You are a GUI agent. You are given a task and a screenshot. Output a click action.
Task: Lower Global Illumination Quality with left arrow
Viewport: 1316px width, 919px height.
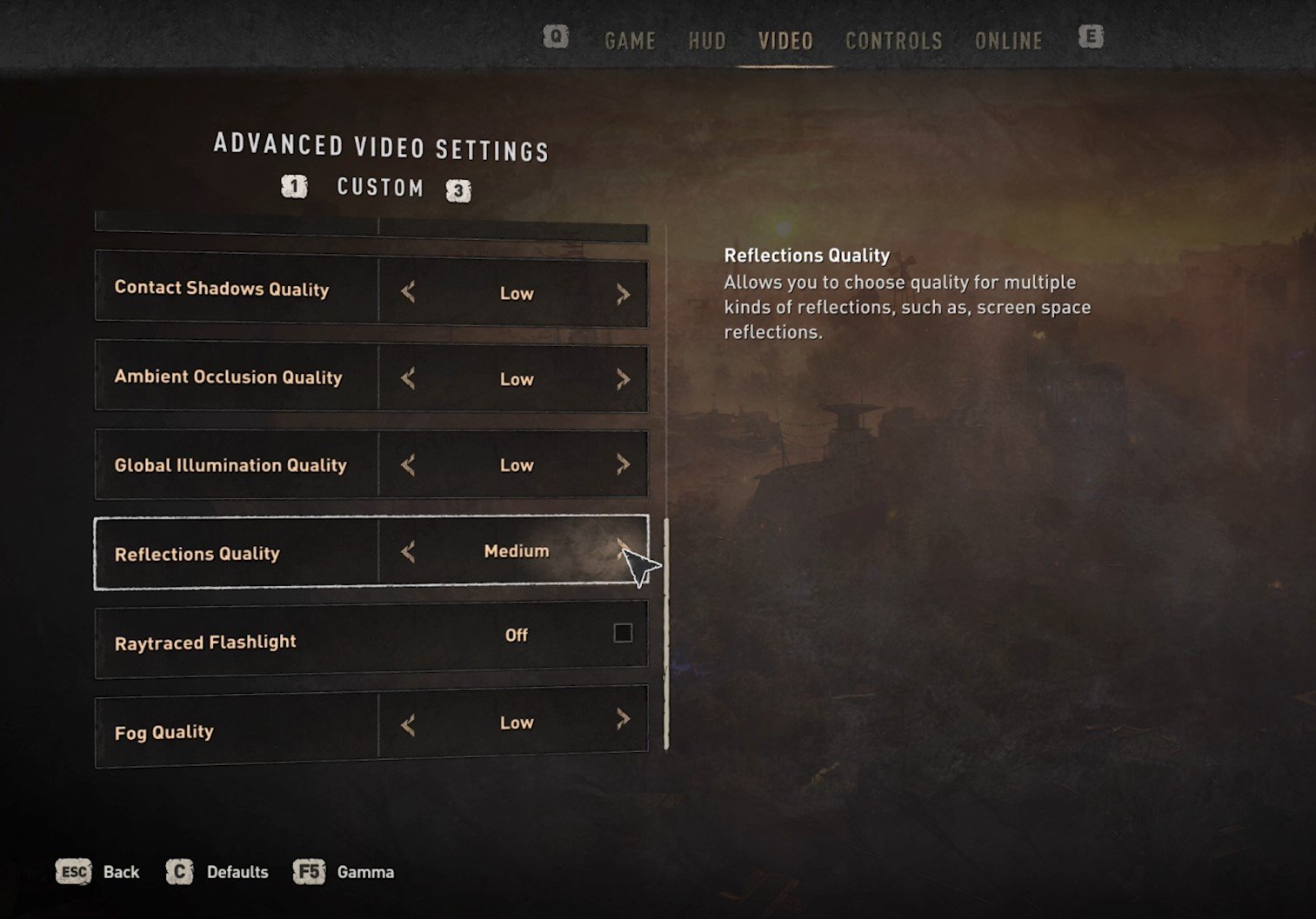click(x=408, y=465)
